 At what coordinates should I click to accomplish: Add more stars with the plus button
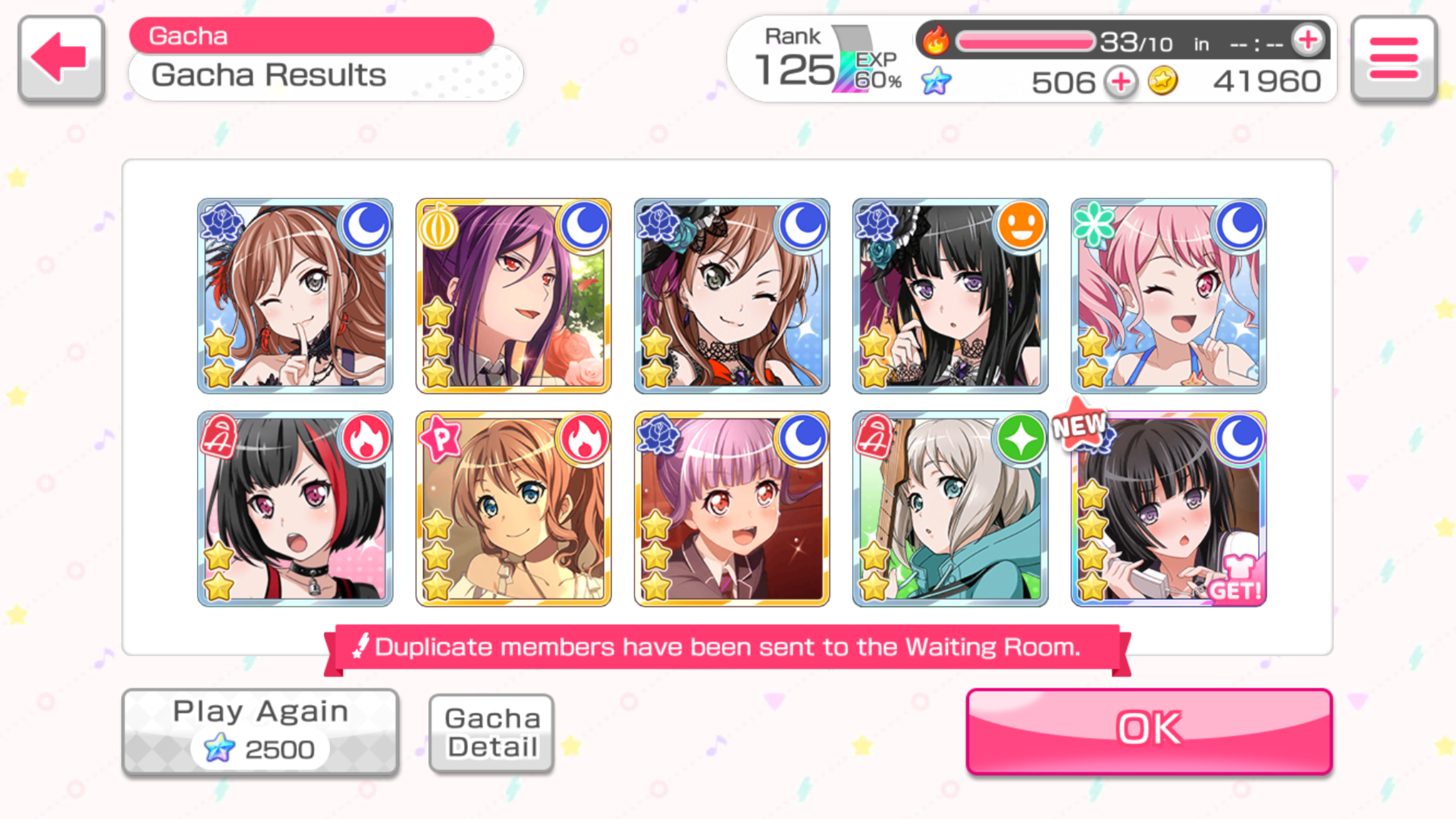point(1120,82)
